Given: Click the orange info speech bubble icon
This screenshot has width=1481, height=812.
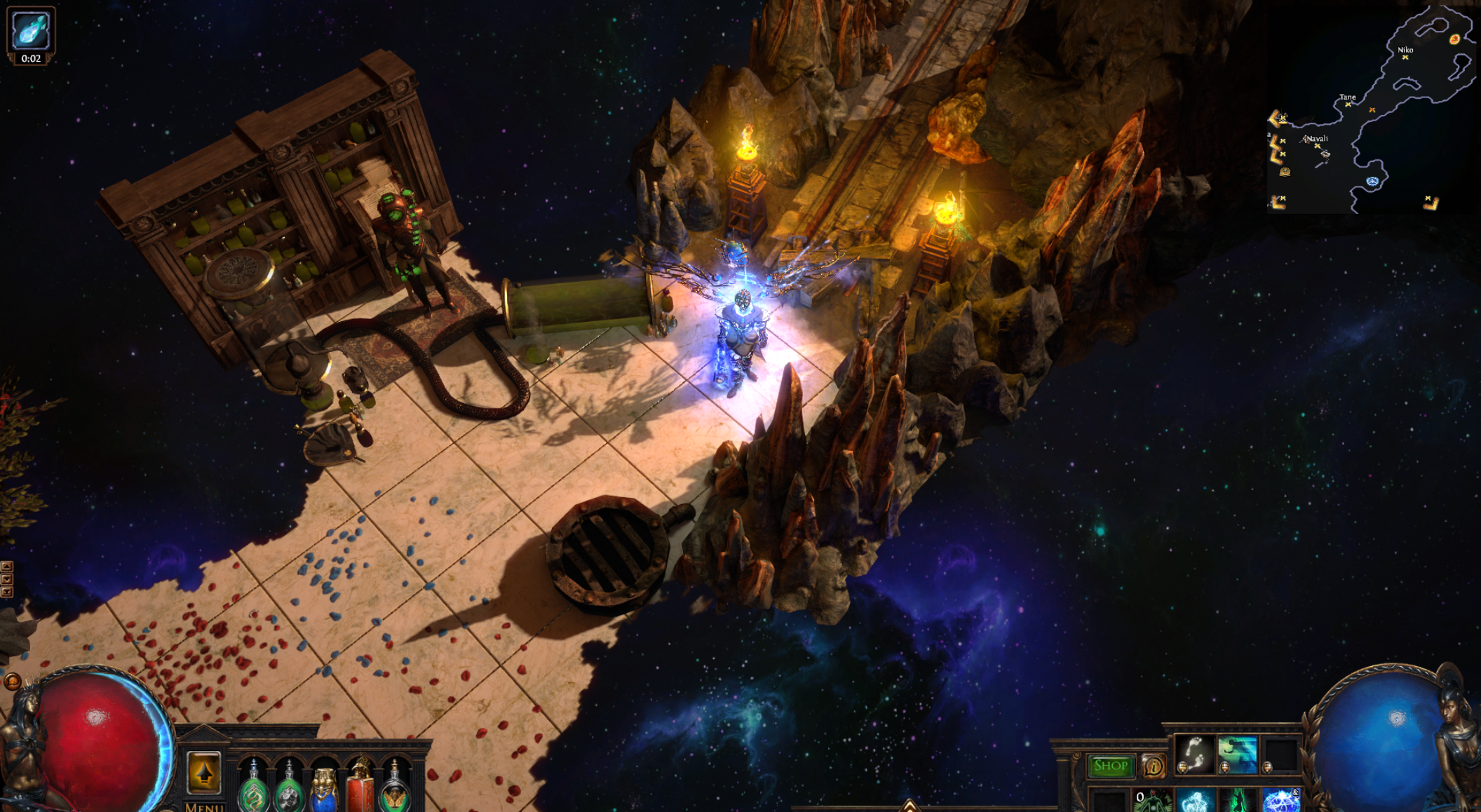Looking at the screenshot, I should tap(1154, 766).
